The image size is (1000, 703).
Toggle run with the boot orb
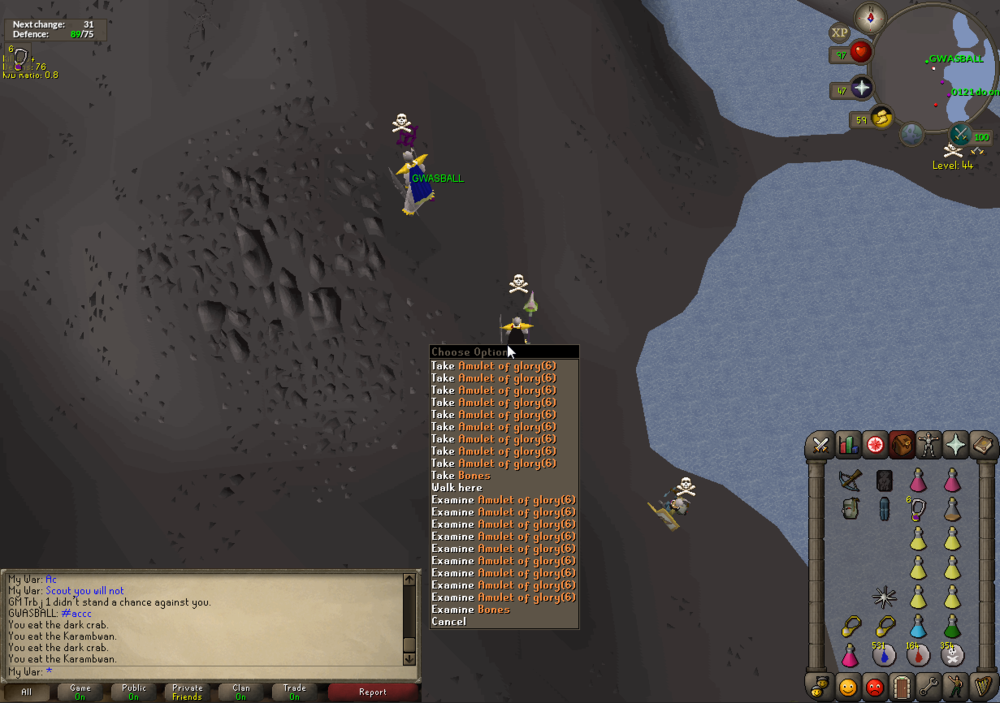click(x=881, y=118)
